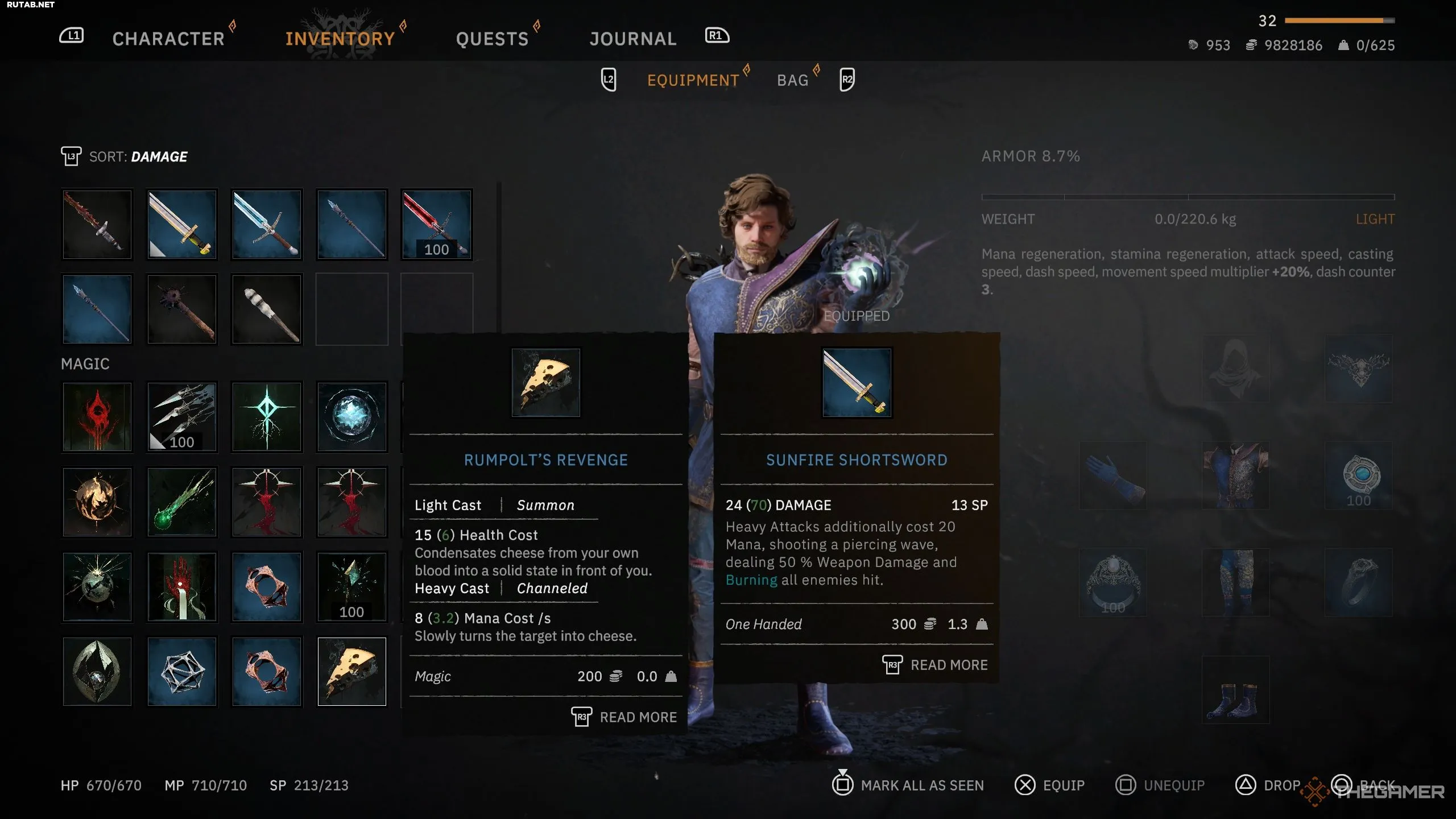The image size is (1456, 819).
Task: Choose the red demon sigil spell
Action: coord(97,417)
